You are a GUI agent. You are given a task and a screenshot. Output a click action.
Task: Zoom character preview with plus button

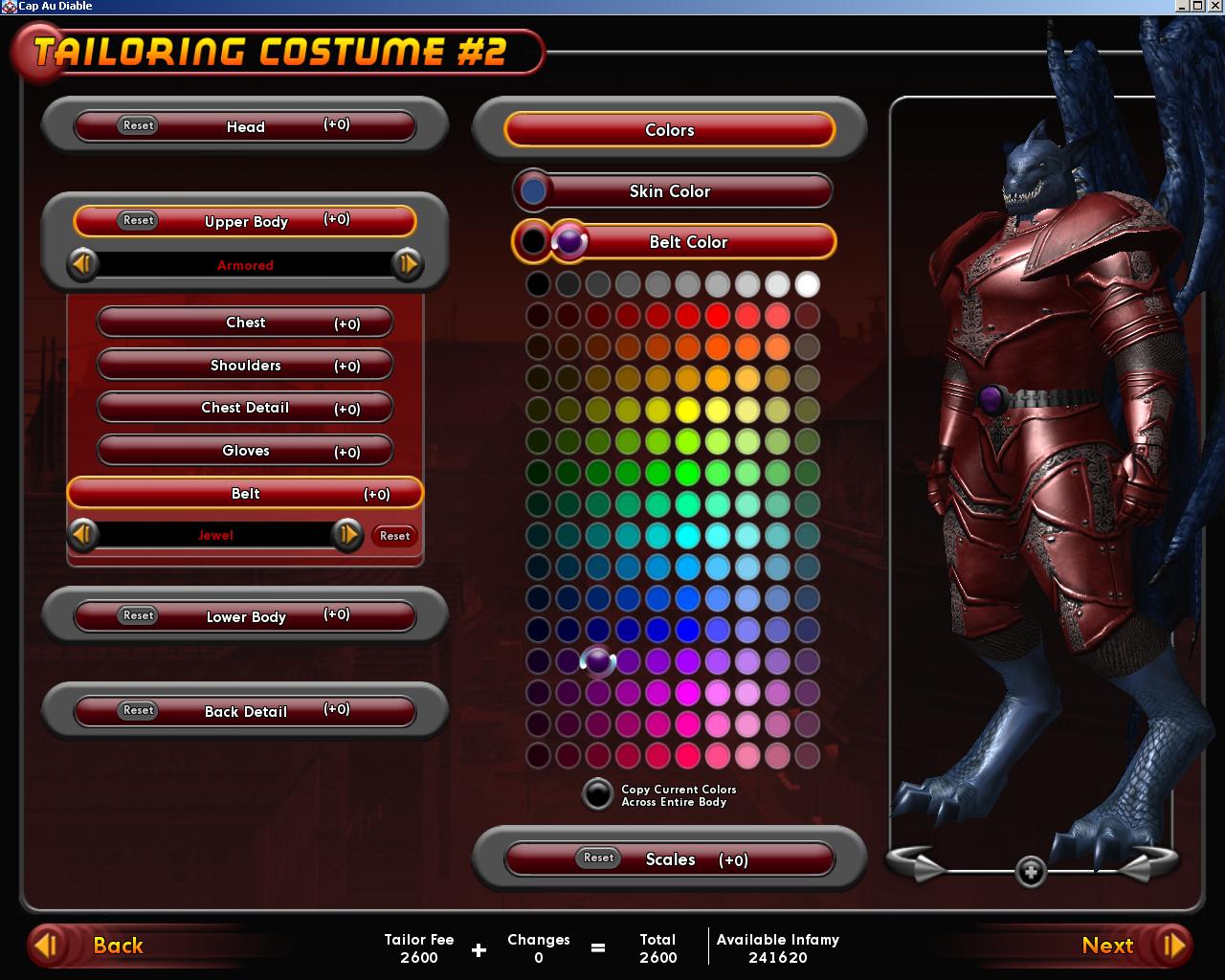point(1031,872)
